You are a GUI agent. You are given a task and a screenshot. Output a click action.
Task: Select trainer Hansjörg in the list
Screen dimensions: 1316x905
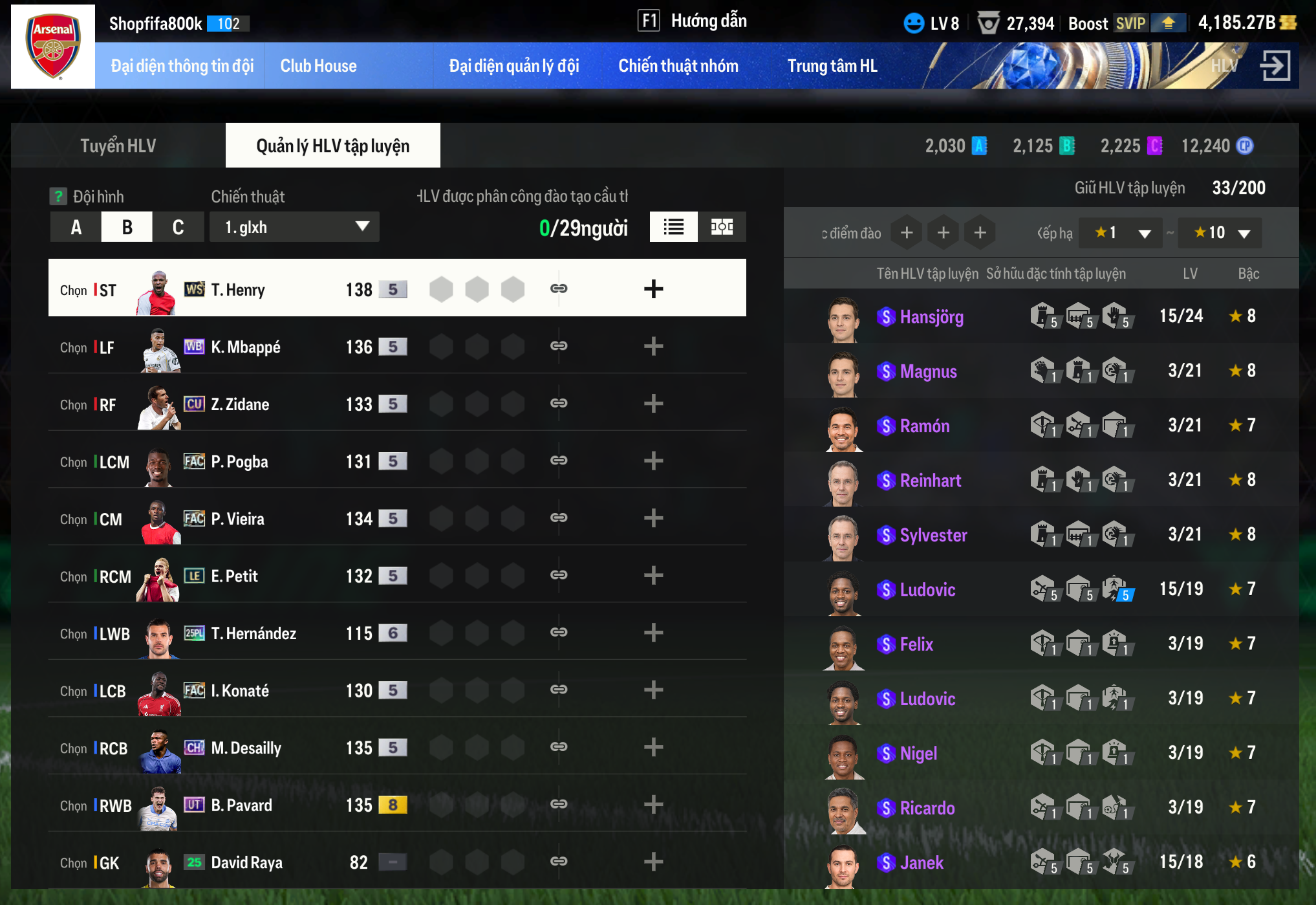tap(931, 317)
